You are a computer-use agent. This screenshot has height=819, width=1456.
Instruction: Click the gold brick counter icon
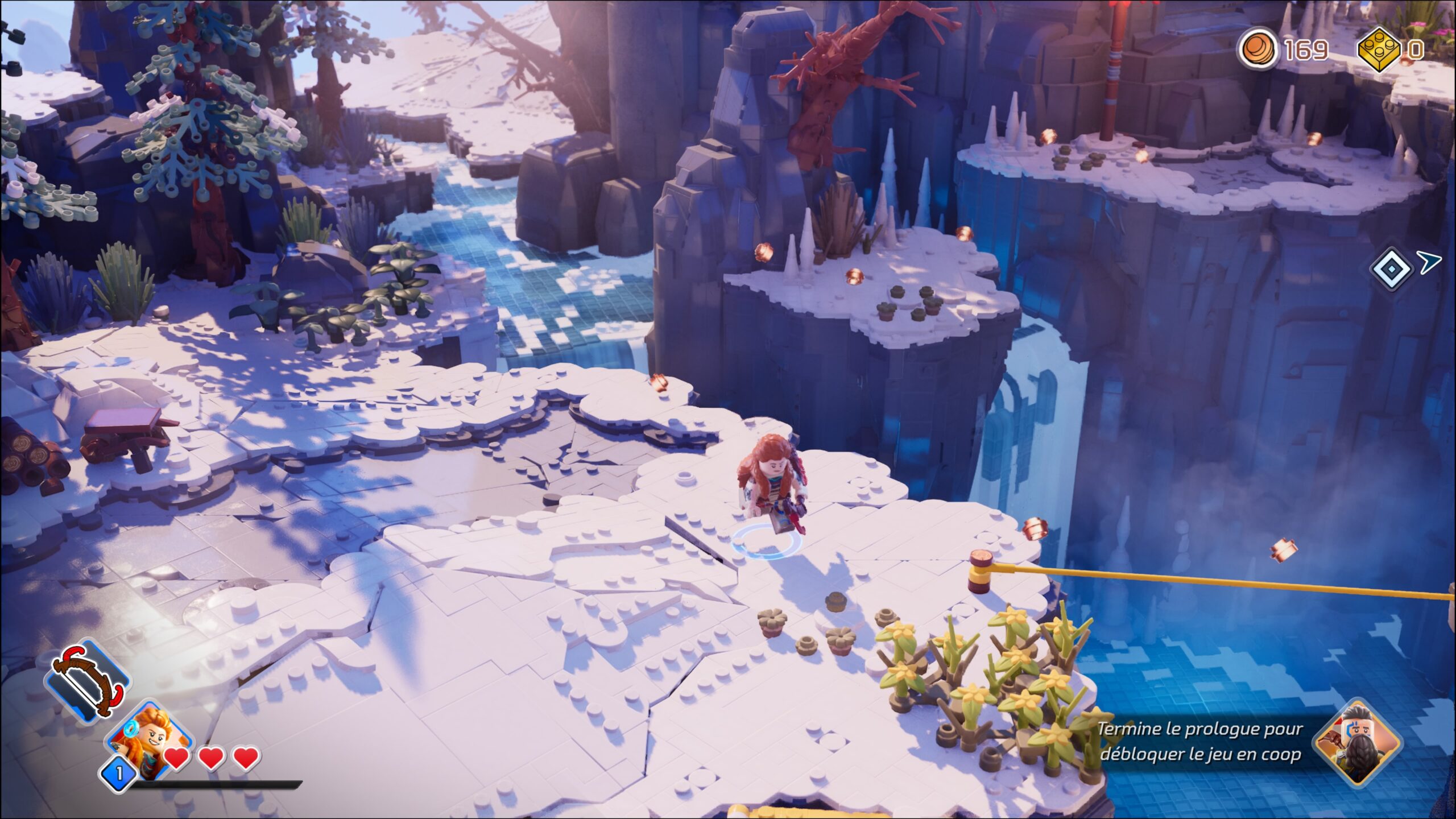click(1379, 49)
